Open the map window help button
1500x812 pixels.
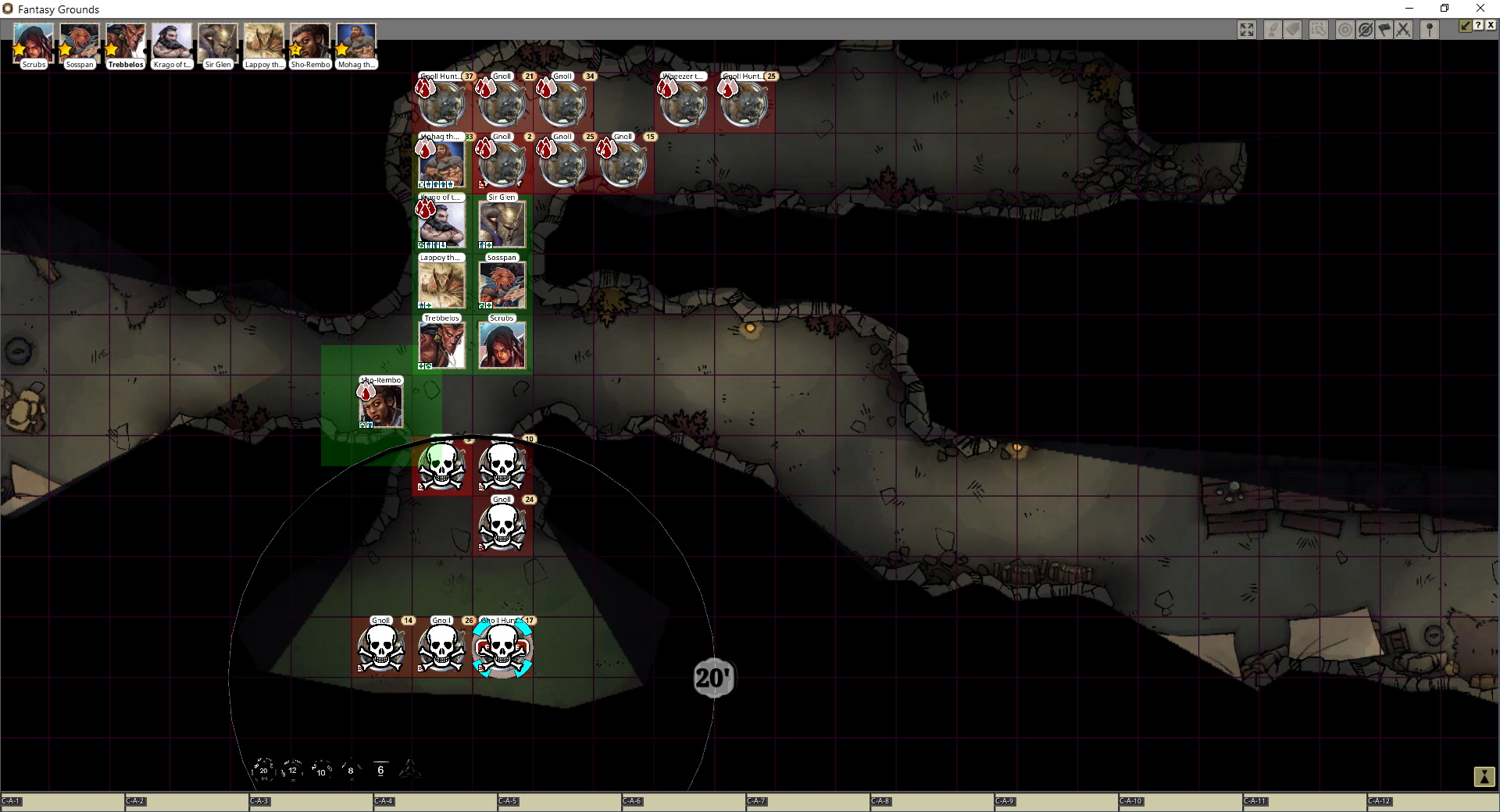pyautogui.click(x=1478, y=25)
